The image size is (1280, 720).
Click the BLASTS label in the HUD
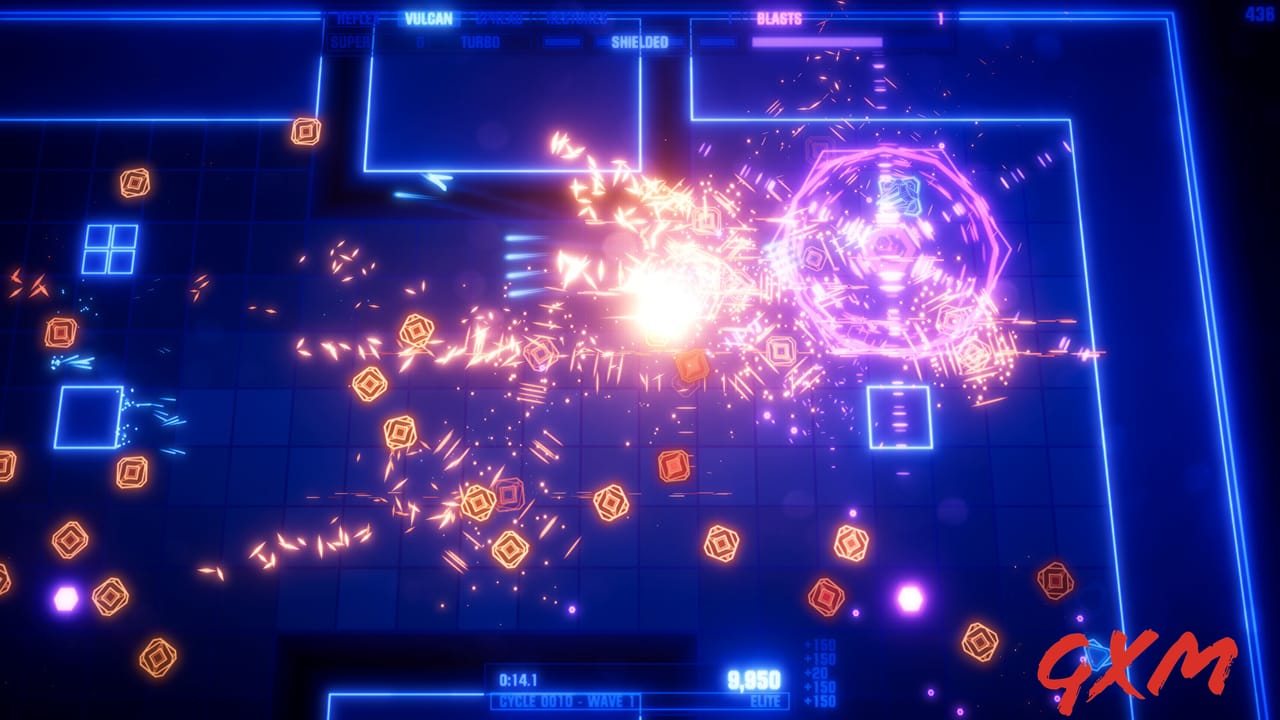pos(778,17)
